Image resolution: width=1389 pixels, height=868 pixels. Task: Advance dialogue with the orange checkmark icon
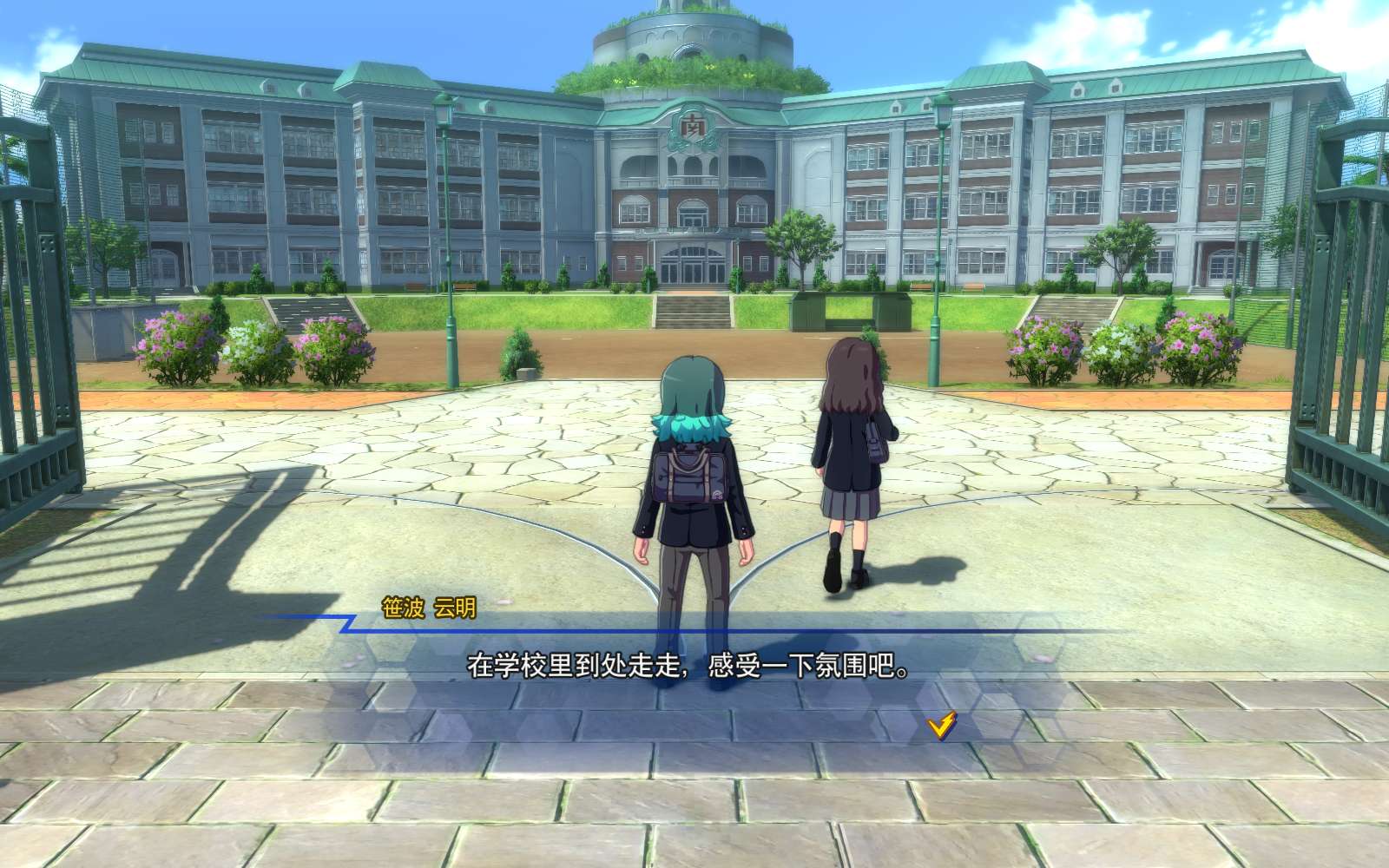pos(941,724)
